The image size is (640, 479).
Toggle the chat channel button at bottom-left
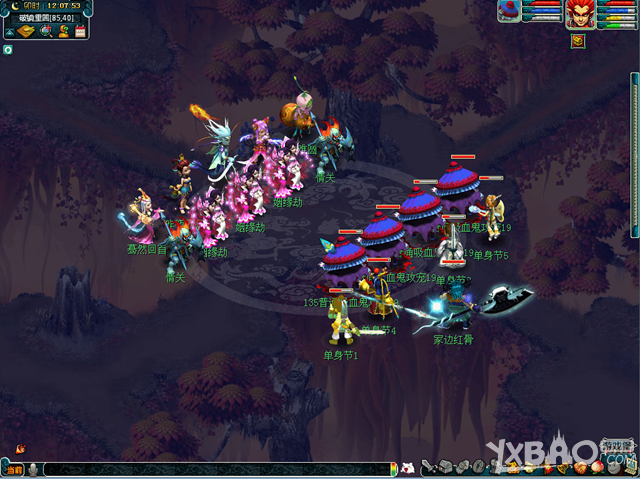pyautogui.click(x=13, y=469)
